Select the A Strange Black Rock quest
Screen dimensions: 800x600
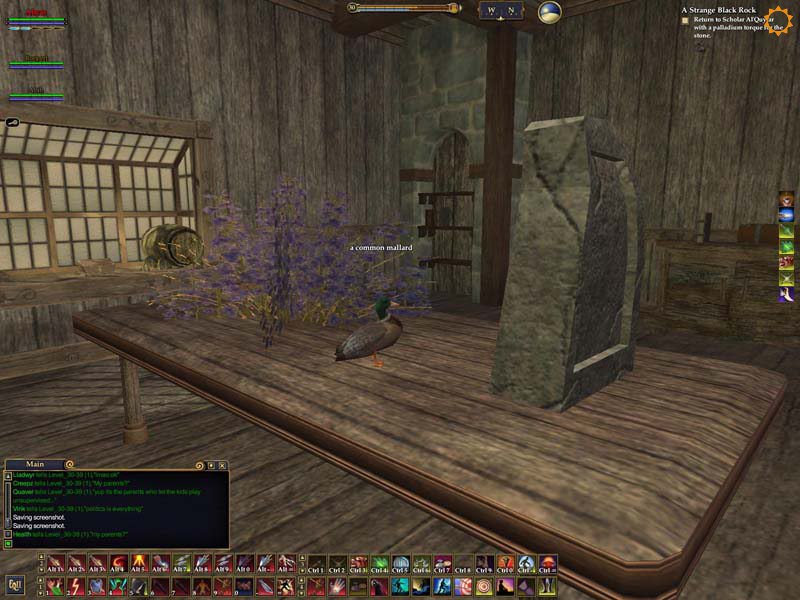point(716,9)
